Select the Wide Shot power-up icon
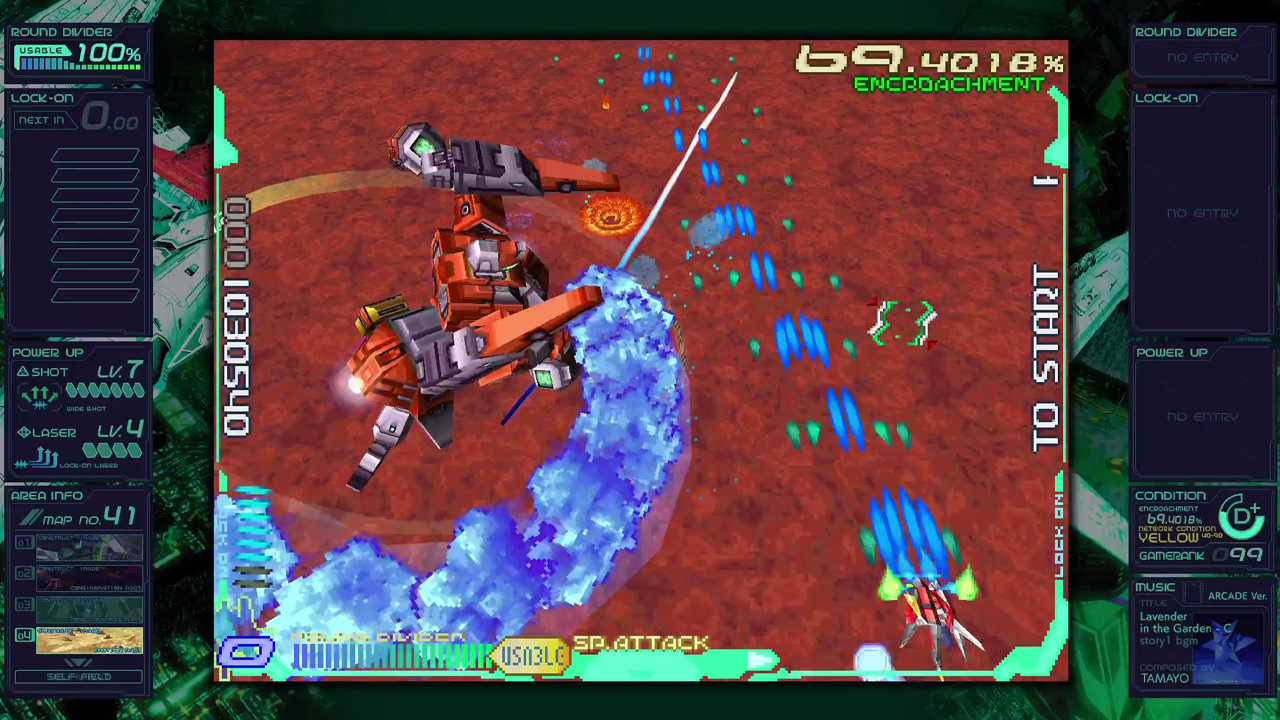1280x720 pixels. tap(40, 394)
